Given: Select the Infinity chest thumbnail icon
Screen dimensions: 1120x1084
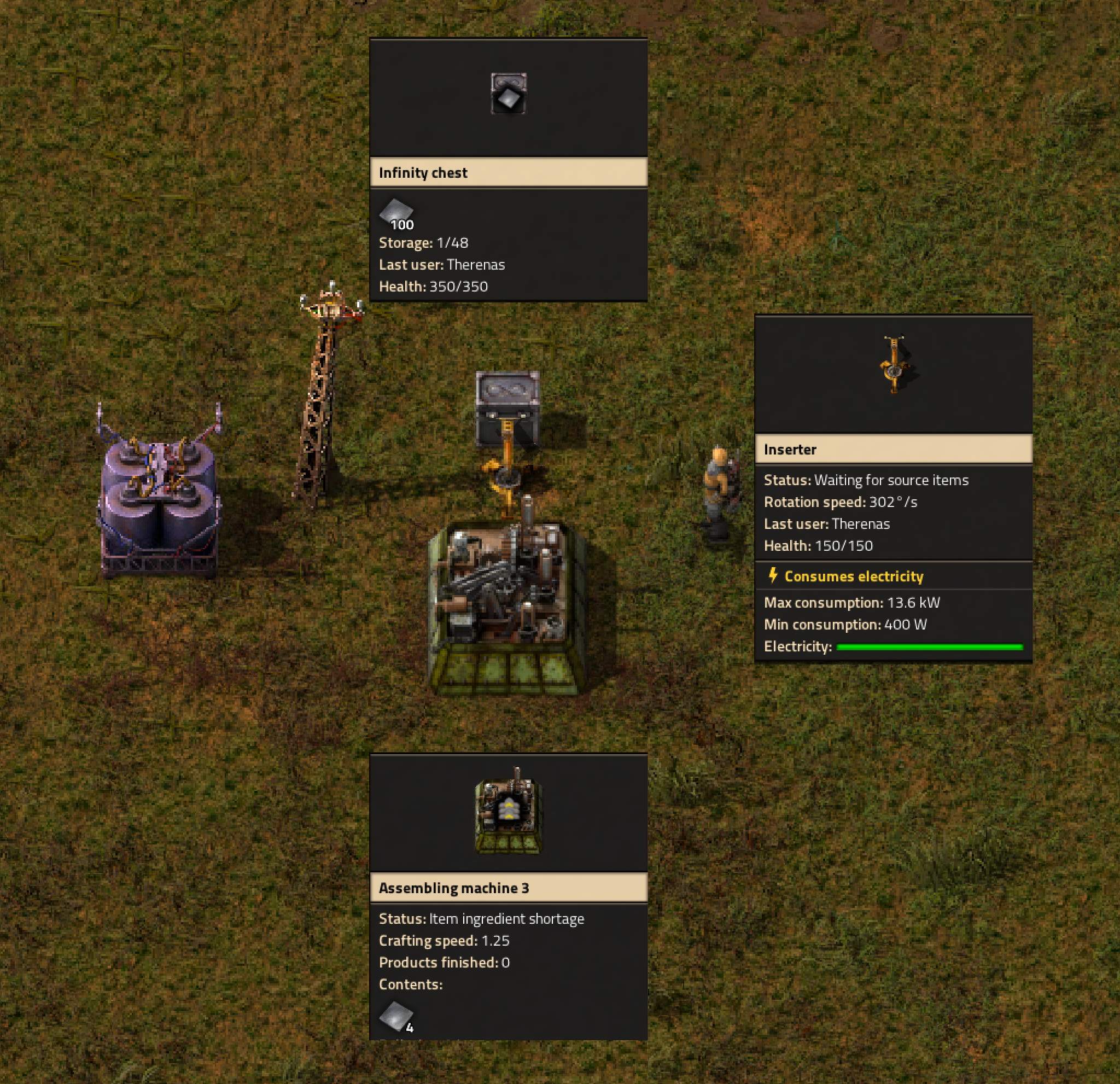Looking at the screenshot, I should pos(510,94).
